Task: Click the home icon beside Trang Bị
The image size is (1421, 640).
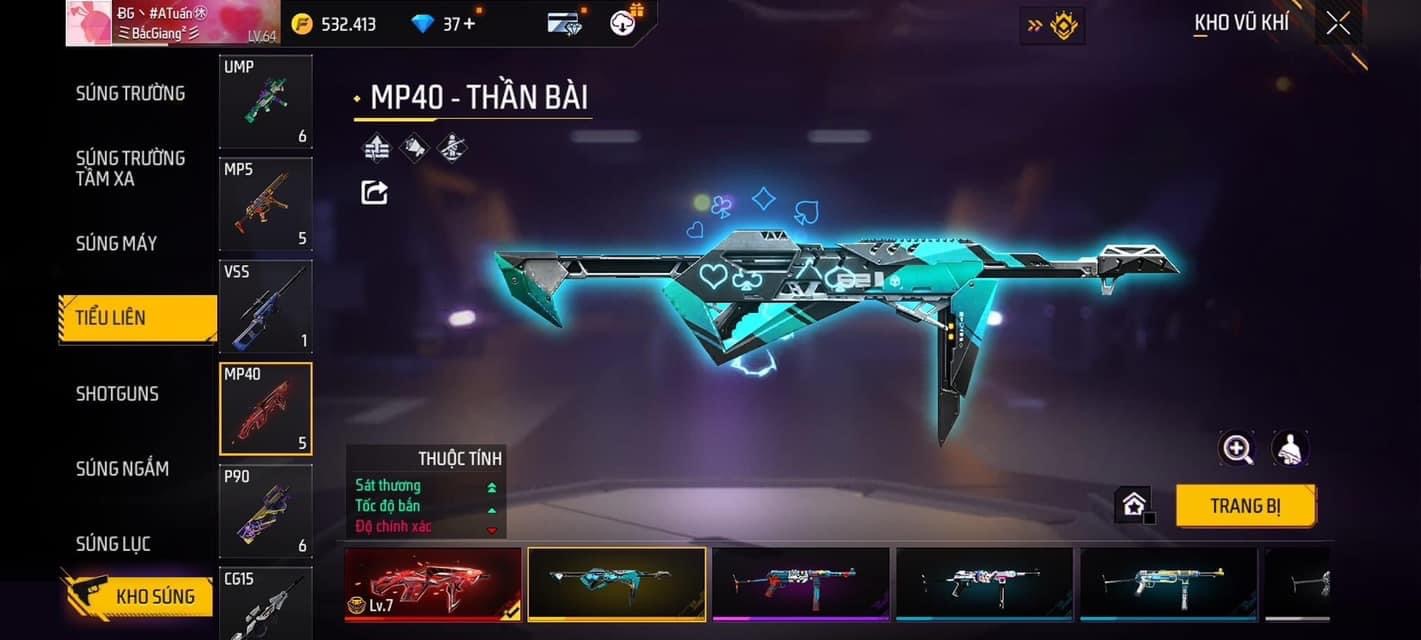Action: 1133,505
